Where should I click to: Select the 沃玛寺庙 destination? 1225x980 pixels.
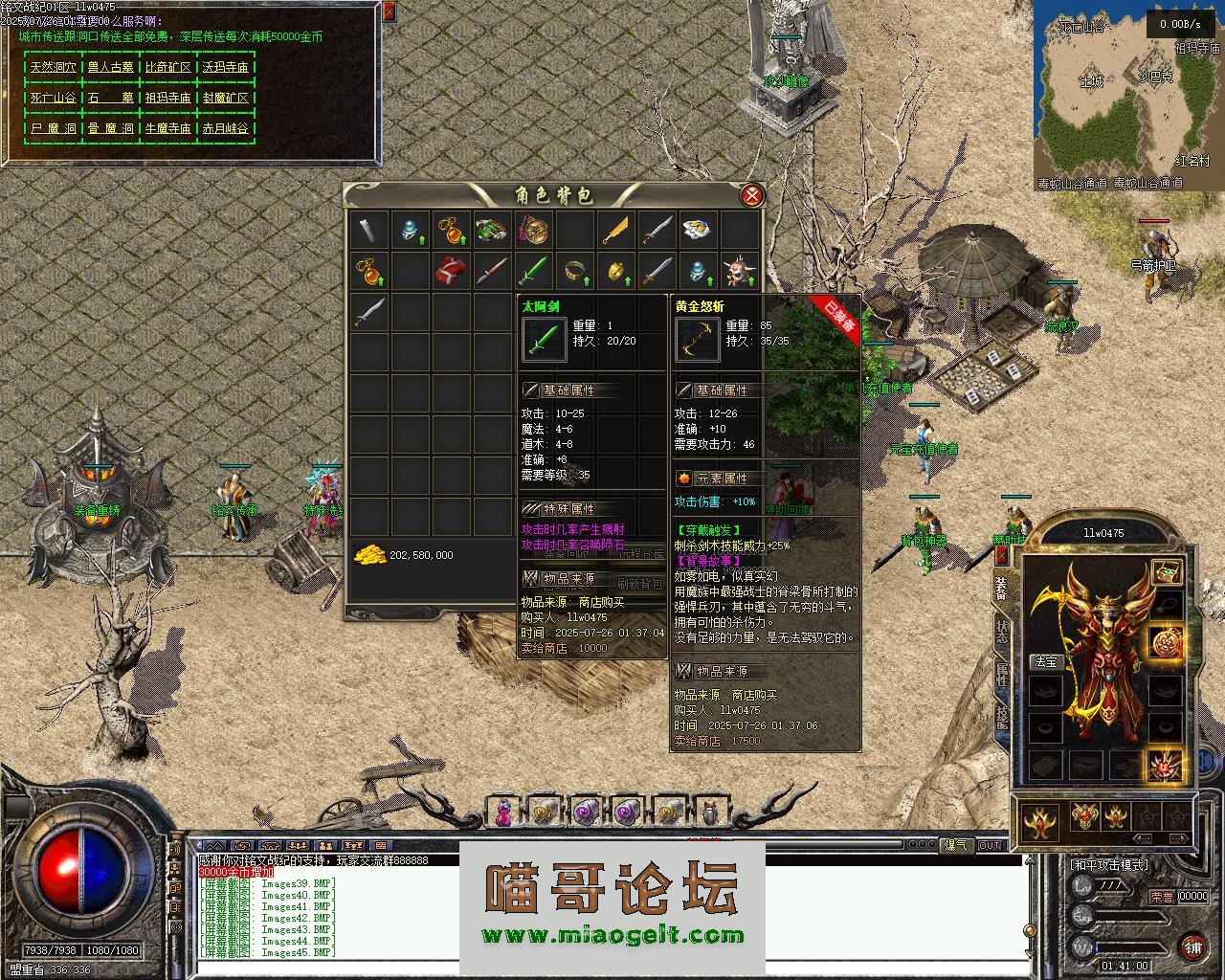225,68
